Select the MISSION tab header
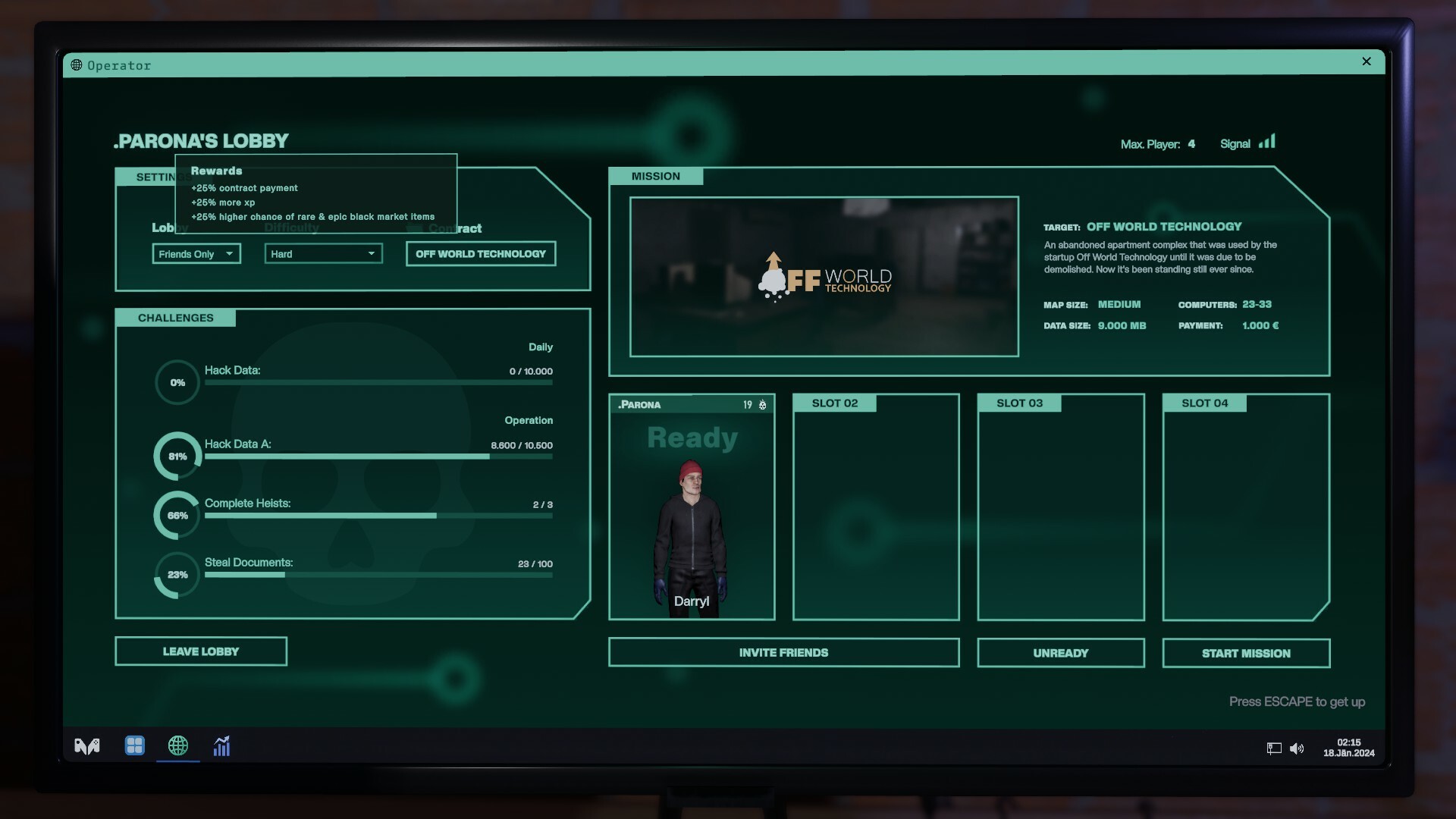1456x819 pixels. pos(657,175)
